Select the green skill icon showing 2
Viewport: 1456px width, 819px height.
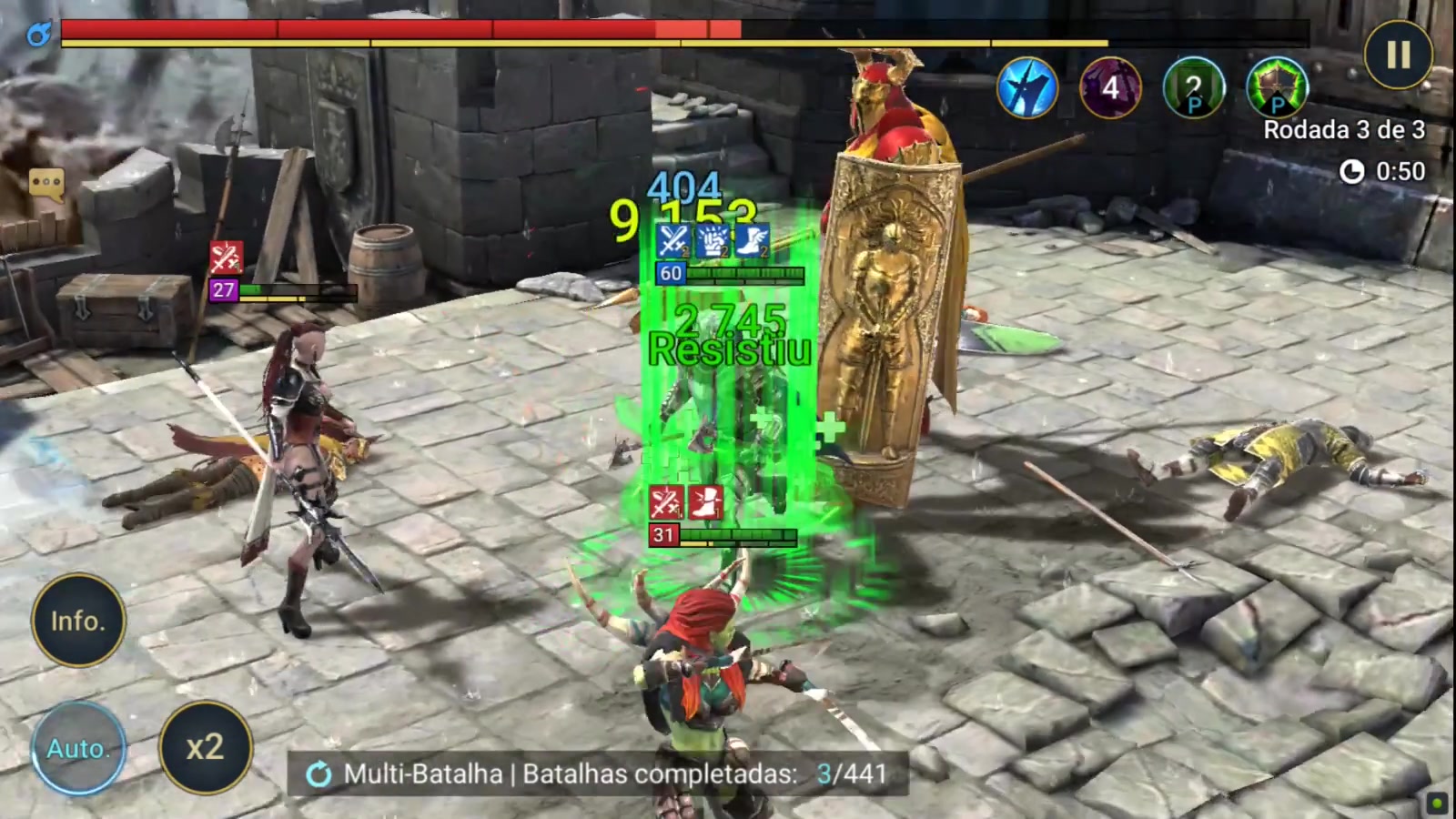pyautogui.click(x=1194, y=88)
